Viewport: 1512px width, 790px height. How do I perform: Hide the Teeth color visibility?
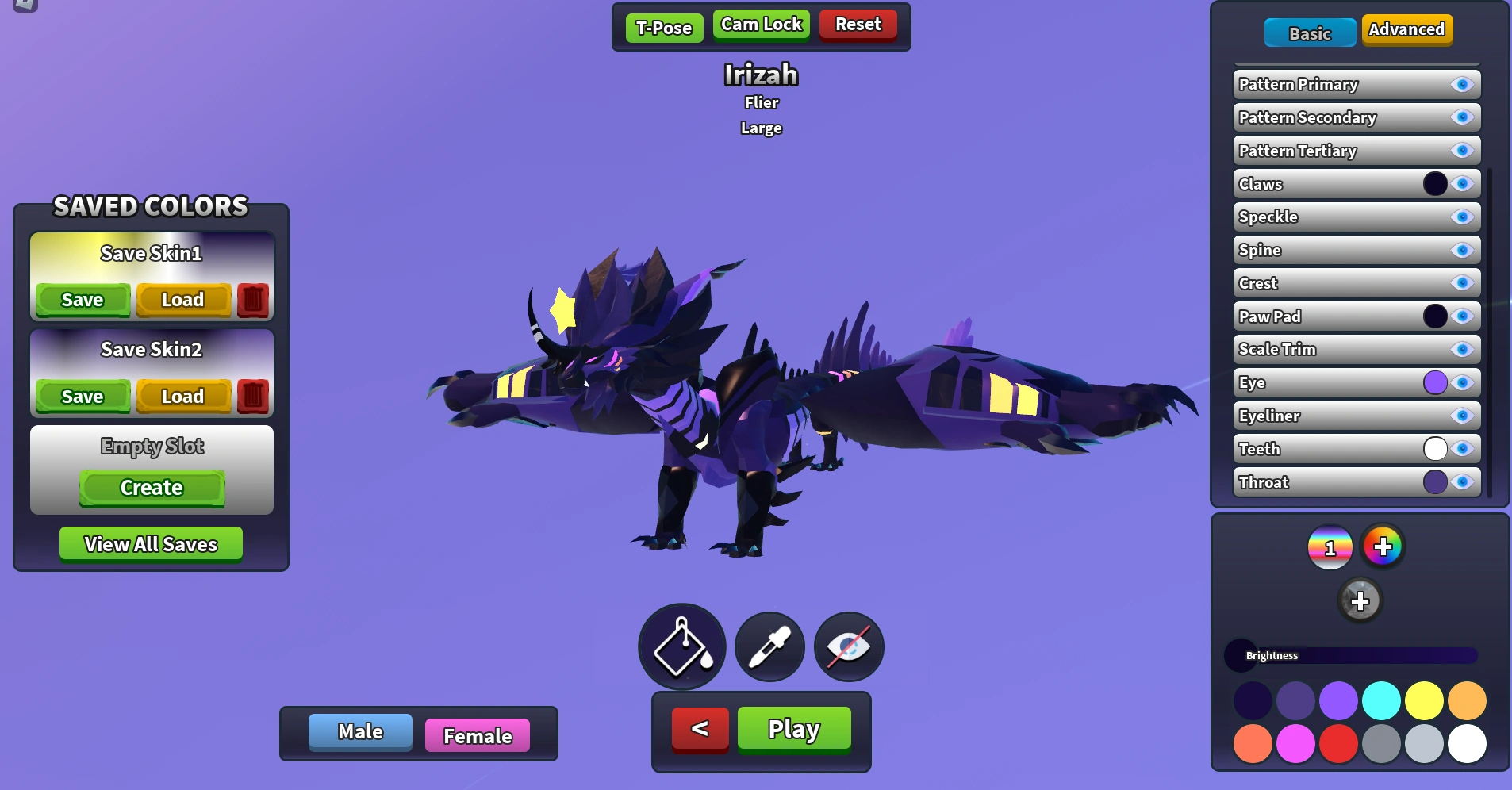coord(1462,449)
